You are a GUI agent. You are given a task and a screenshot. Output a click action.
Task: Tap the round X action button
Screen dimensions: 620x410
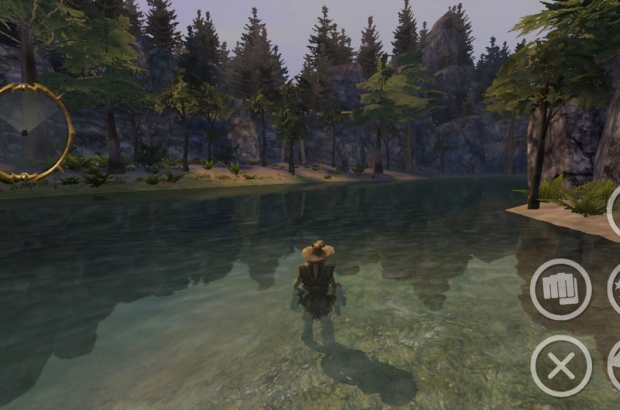(x=561, y=366)
